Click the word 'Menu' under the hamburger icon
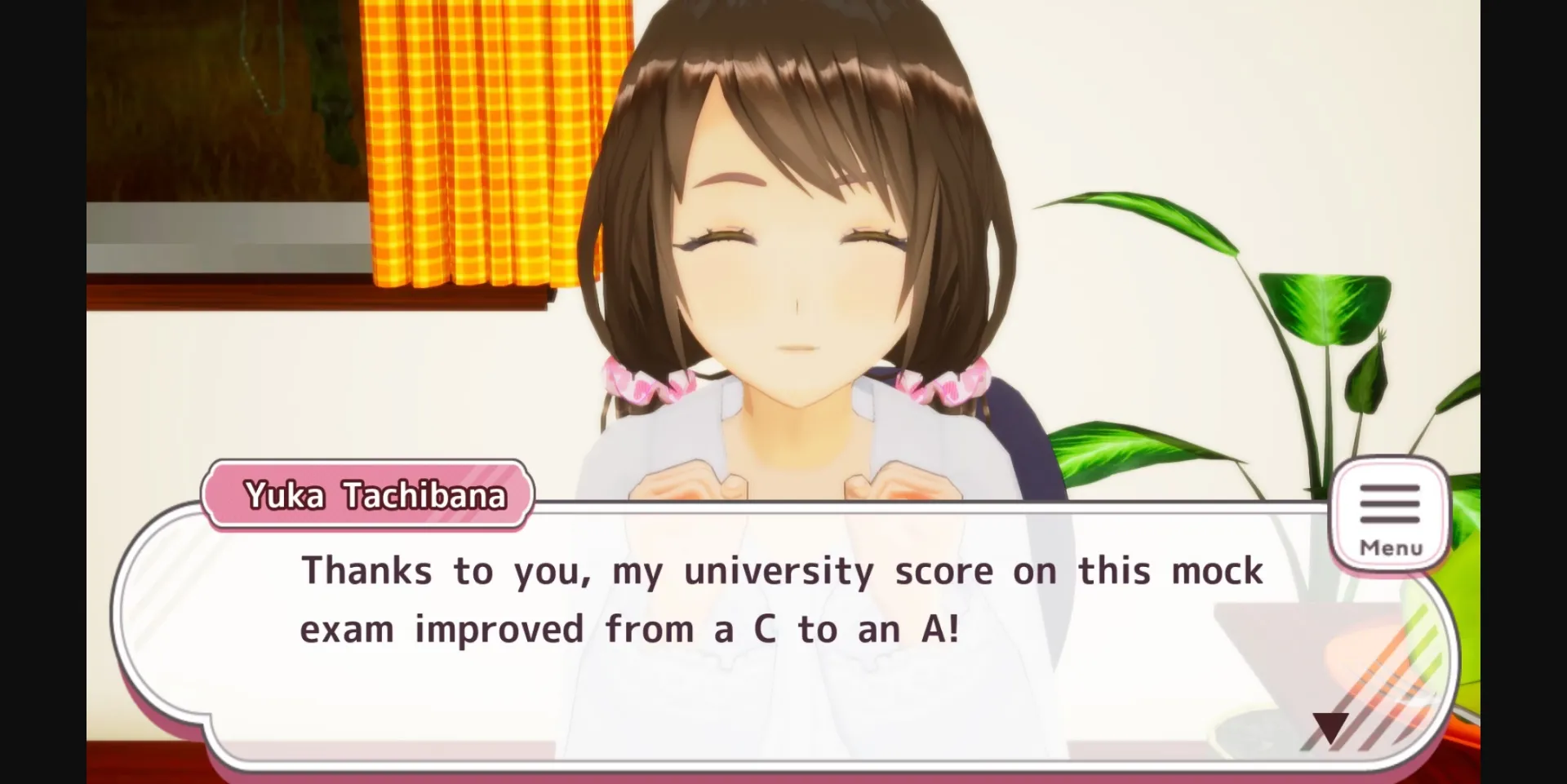Image resolution: width=1567 pixels, height=784 pixels. [1390, 548]
